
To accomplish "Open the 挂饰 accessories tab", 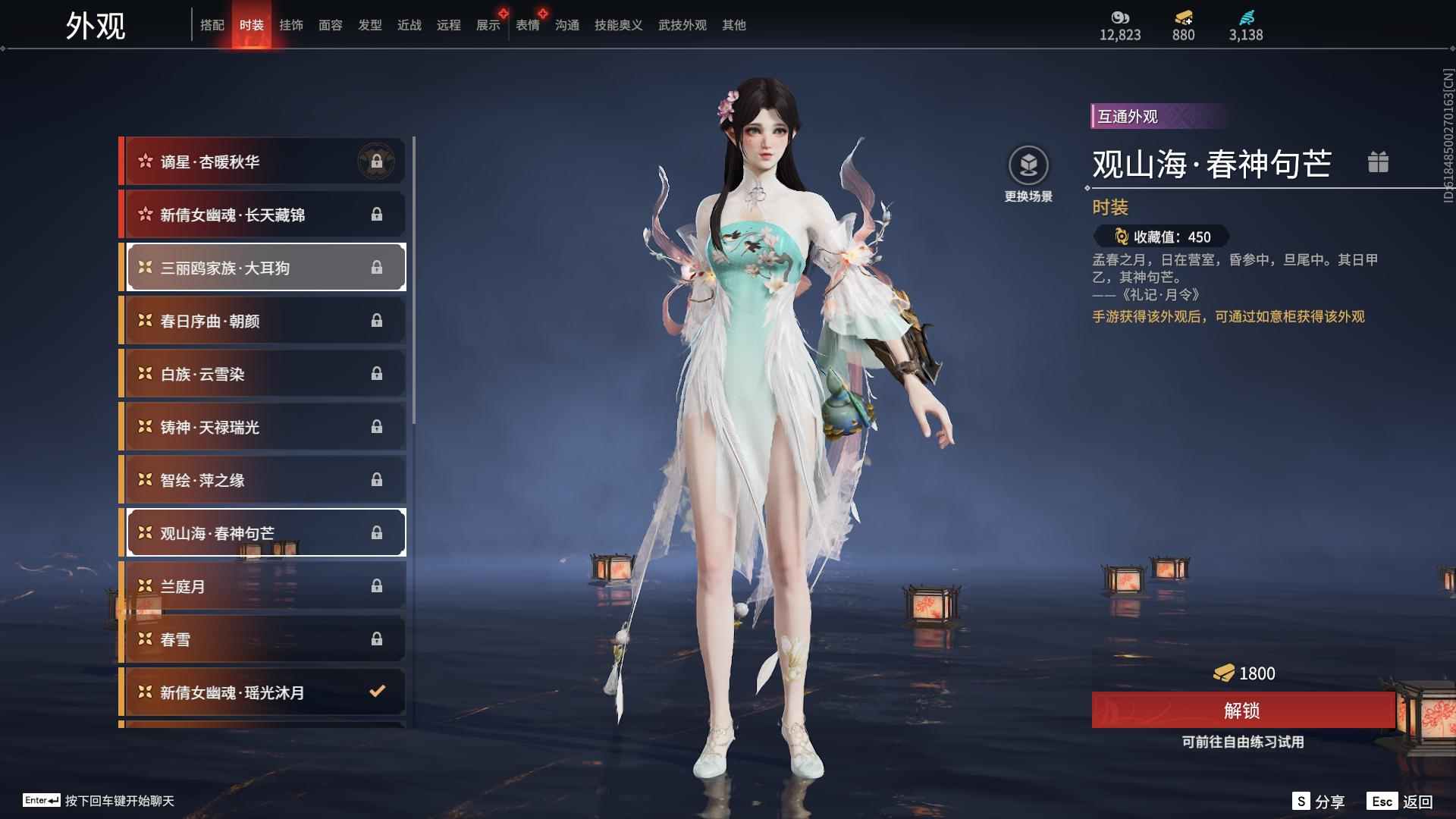I will (x=290, y=25).
